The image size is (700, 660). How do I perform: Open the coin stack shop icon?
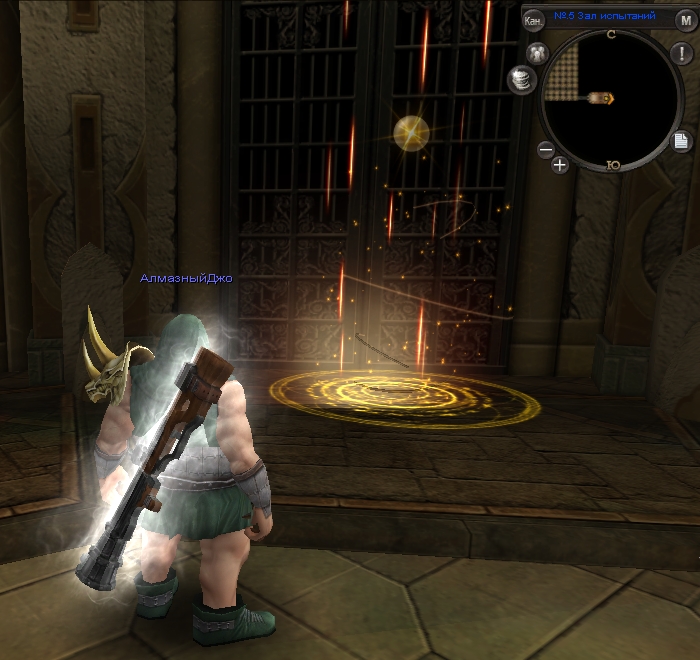click(522, 77)
